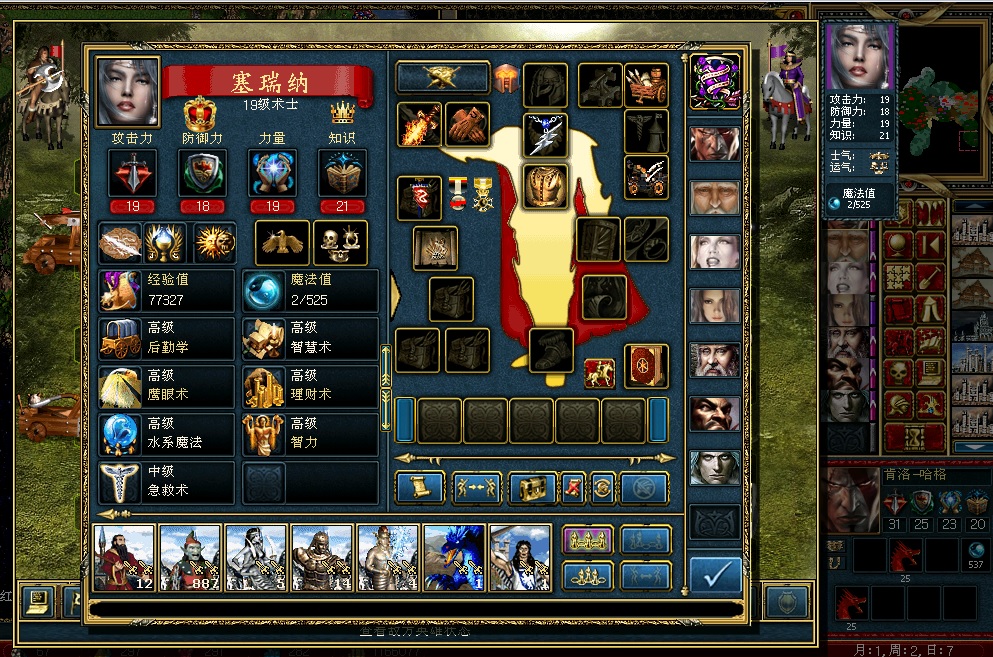This screenshot has width=993, height=657.
Task: Open the treasure chest backpack button
Action: tap(532, 488)
